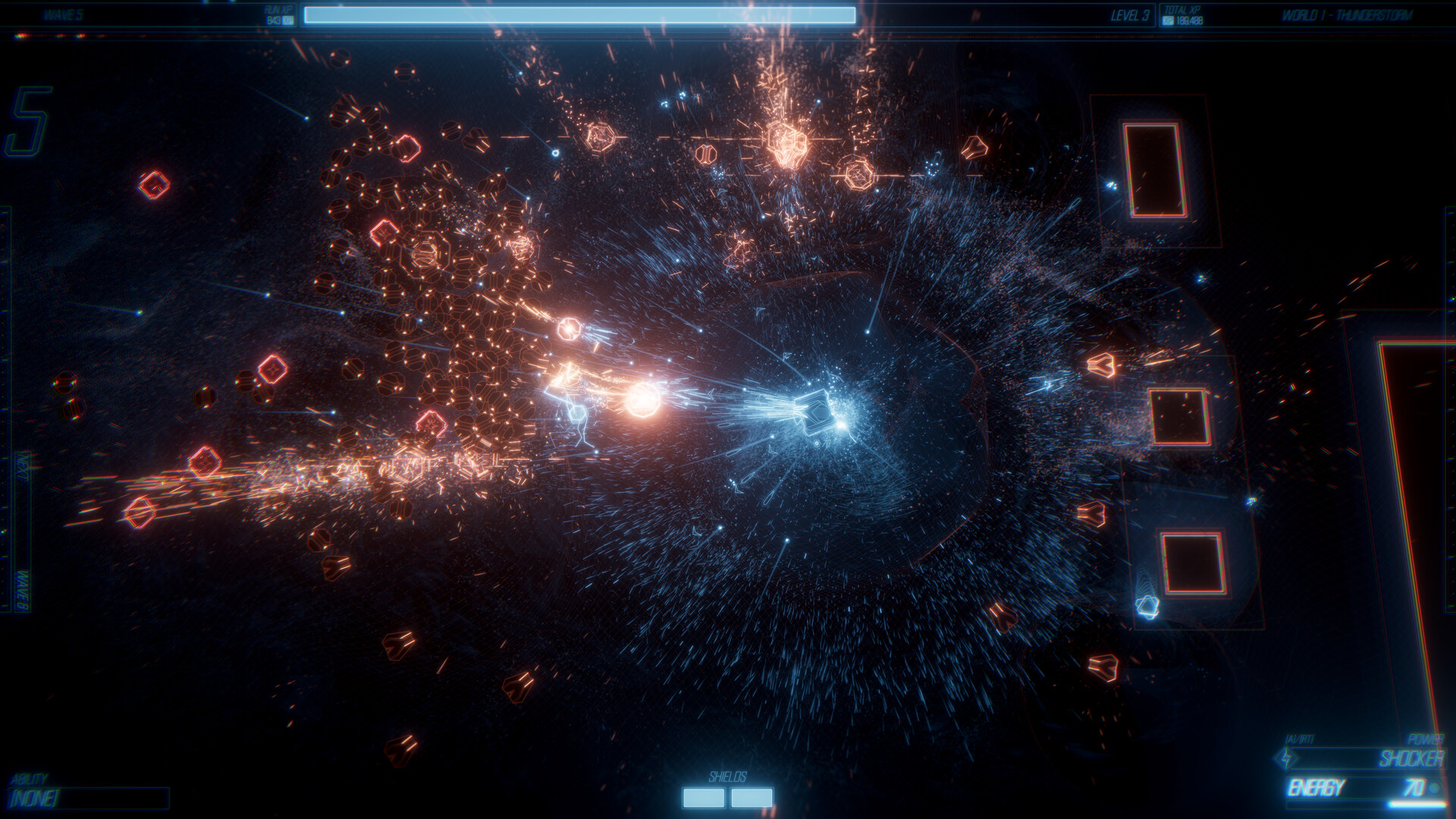Click the circular icon beside ENERGY 70
This screenshot has height=819, width=1456.
tap(1434, 787)
